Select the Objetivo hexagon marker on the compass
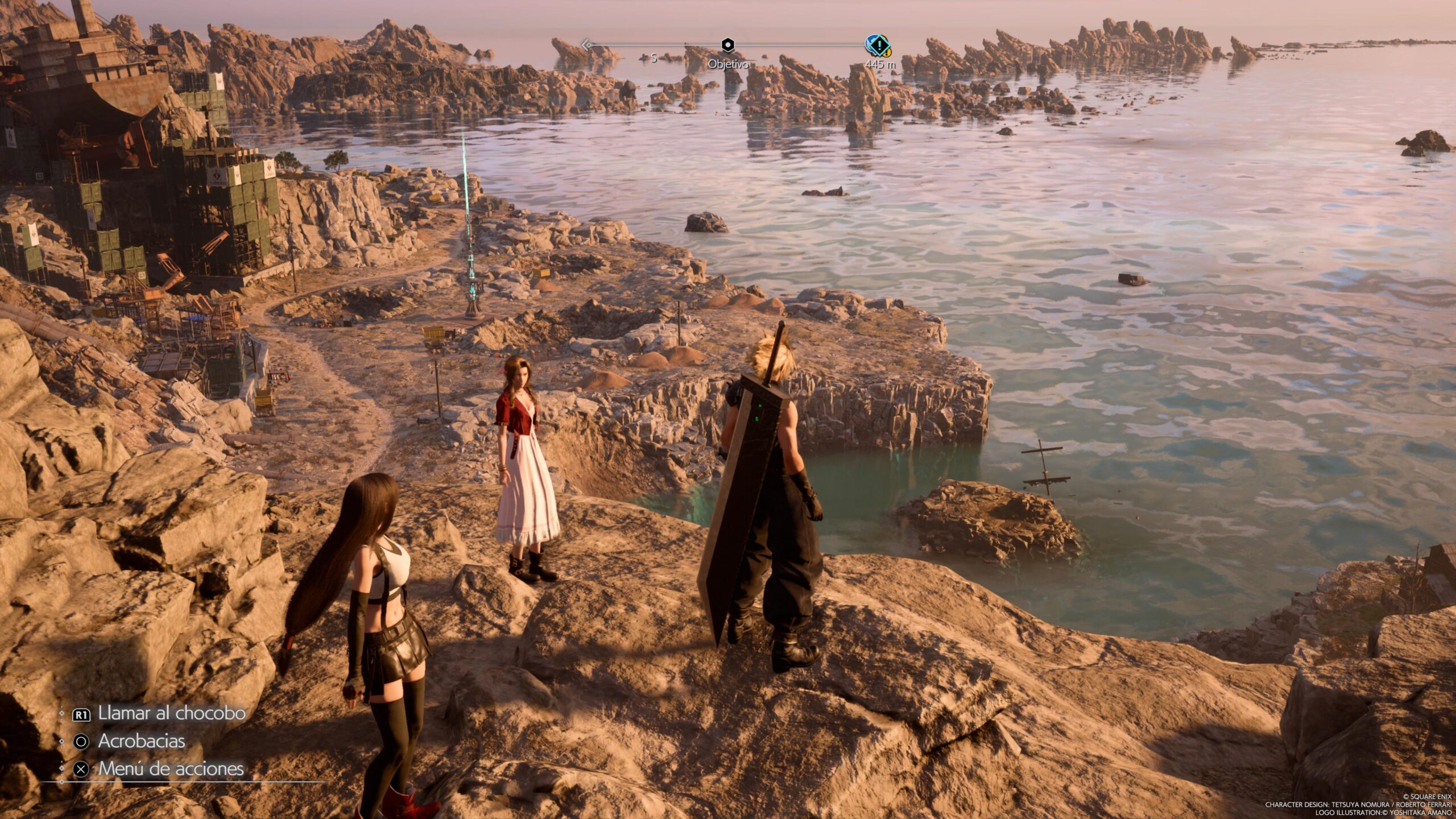 (x=727, y=45)
